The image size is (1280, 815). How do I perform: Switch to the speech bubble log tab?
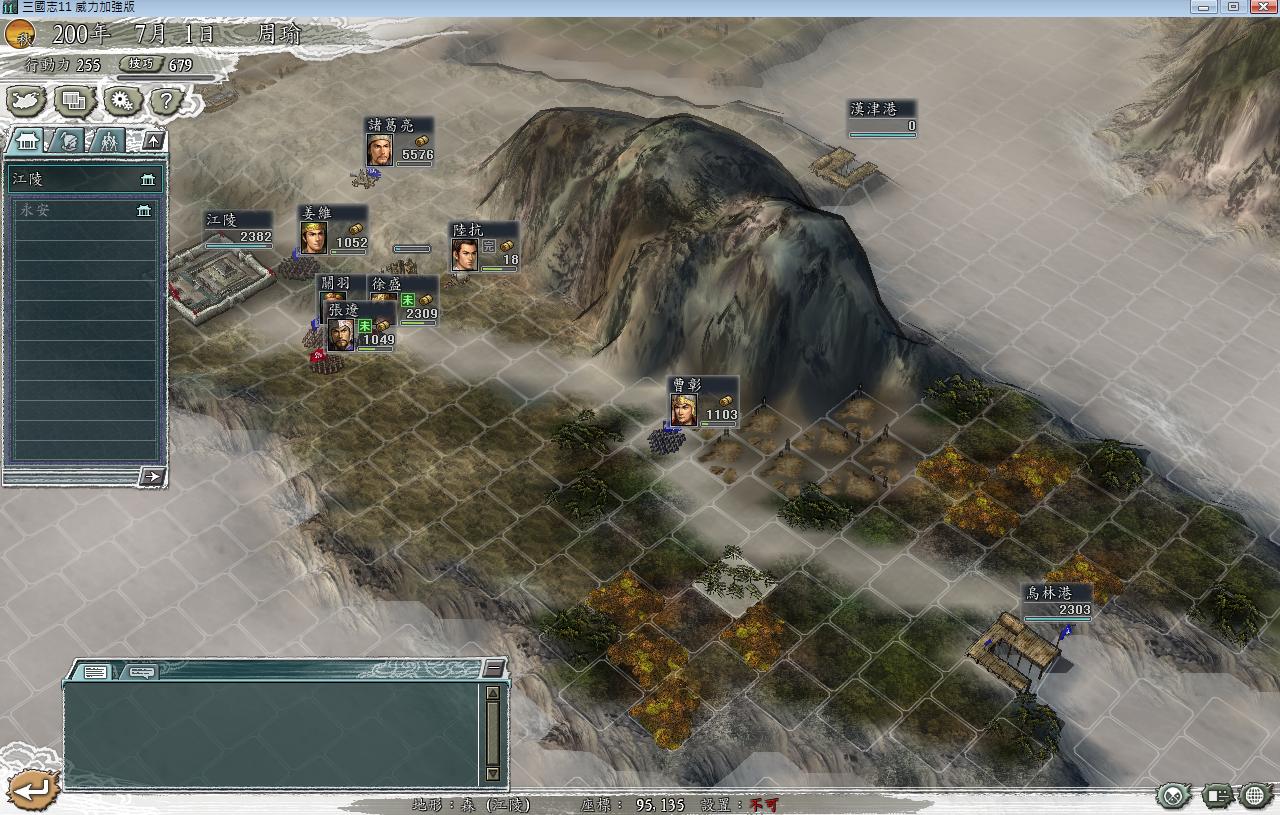click(141, 672)
